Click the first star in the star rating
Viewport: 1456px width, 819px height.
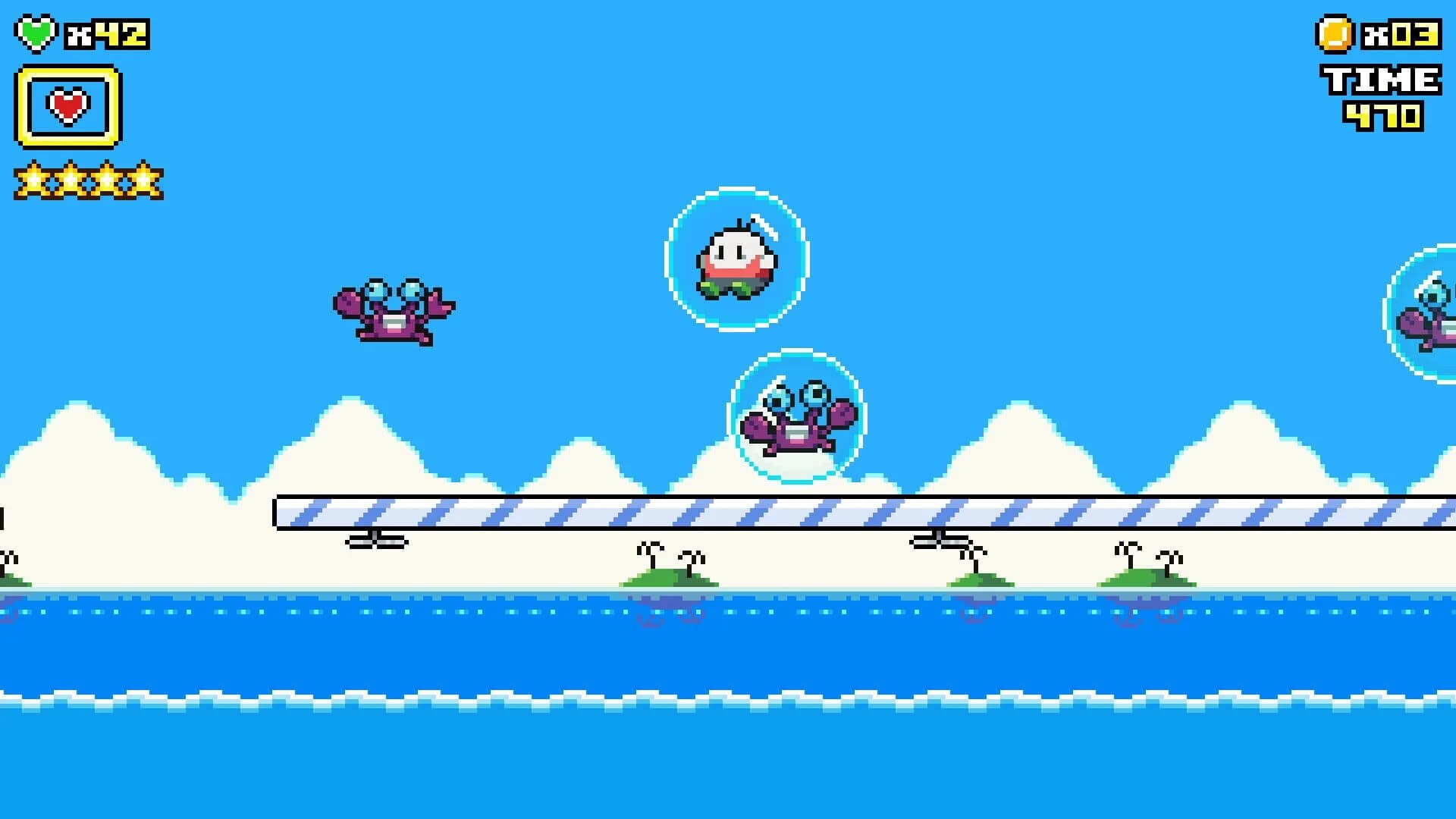tap(32, 178)
